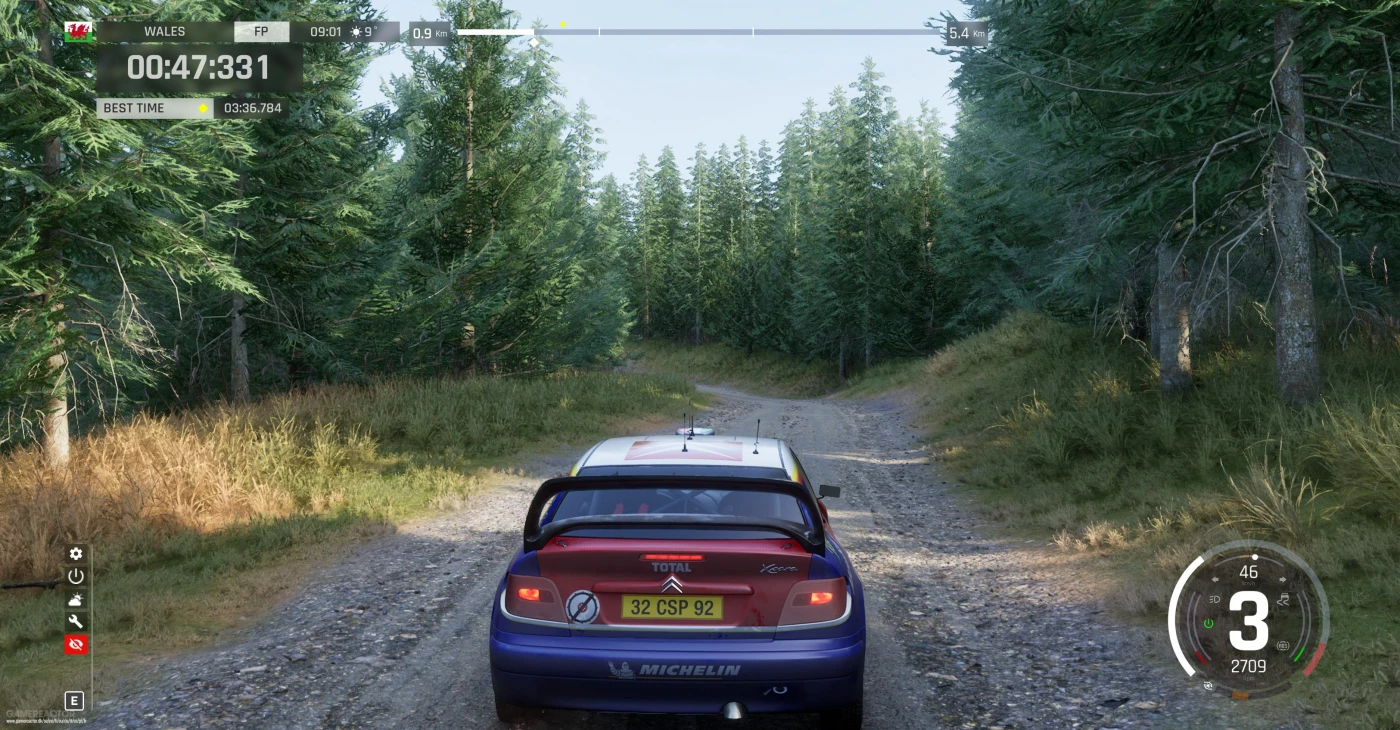Open the weather conditions icon
The image size is (1400, 730).
76,599
